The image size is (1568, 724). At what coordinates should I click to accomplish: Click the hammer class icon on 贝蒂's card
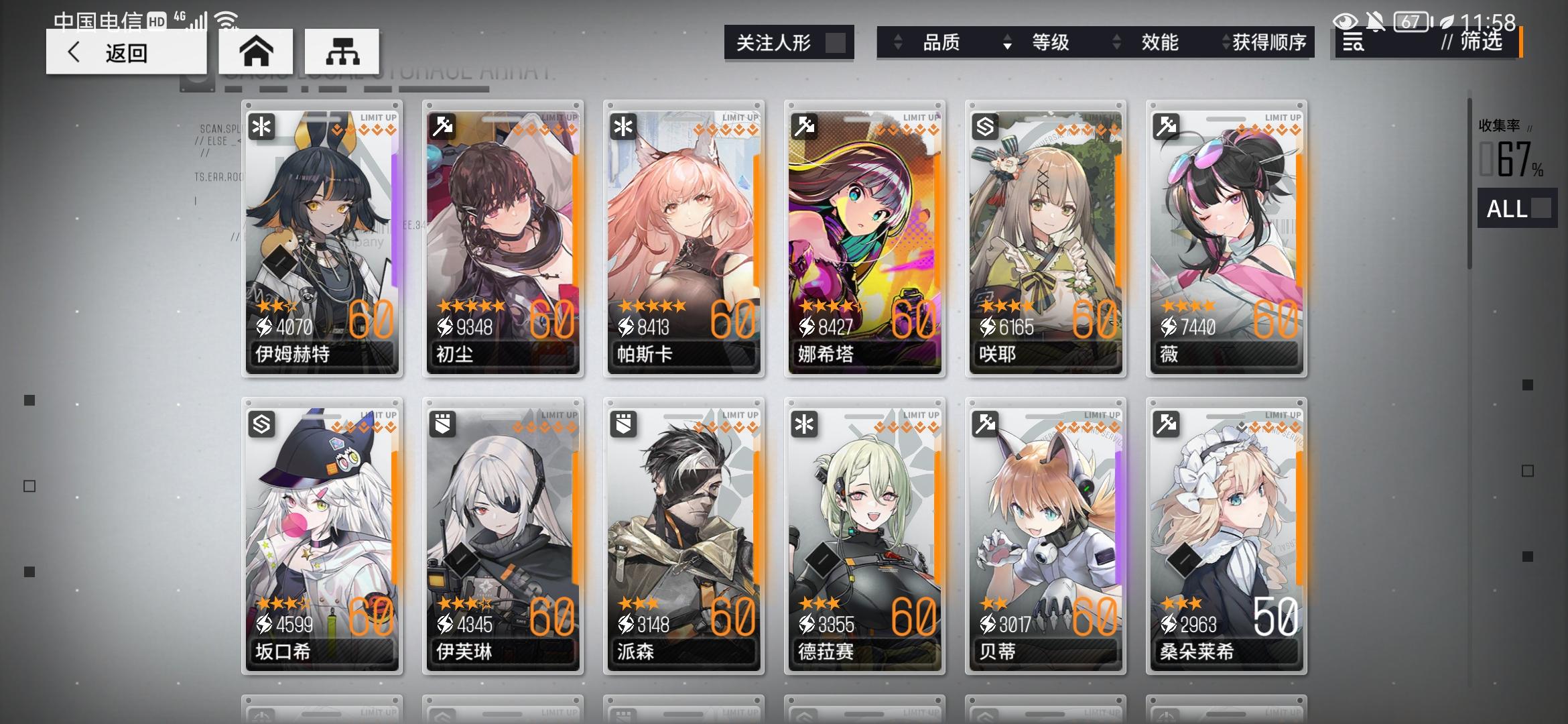tap(986, 424)
